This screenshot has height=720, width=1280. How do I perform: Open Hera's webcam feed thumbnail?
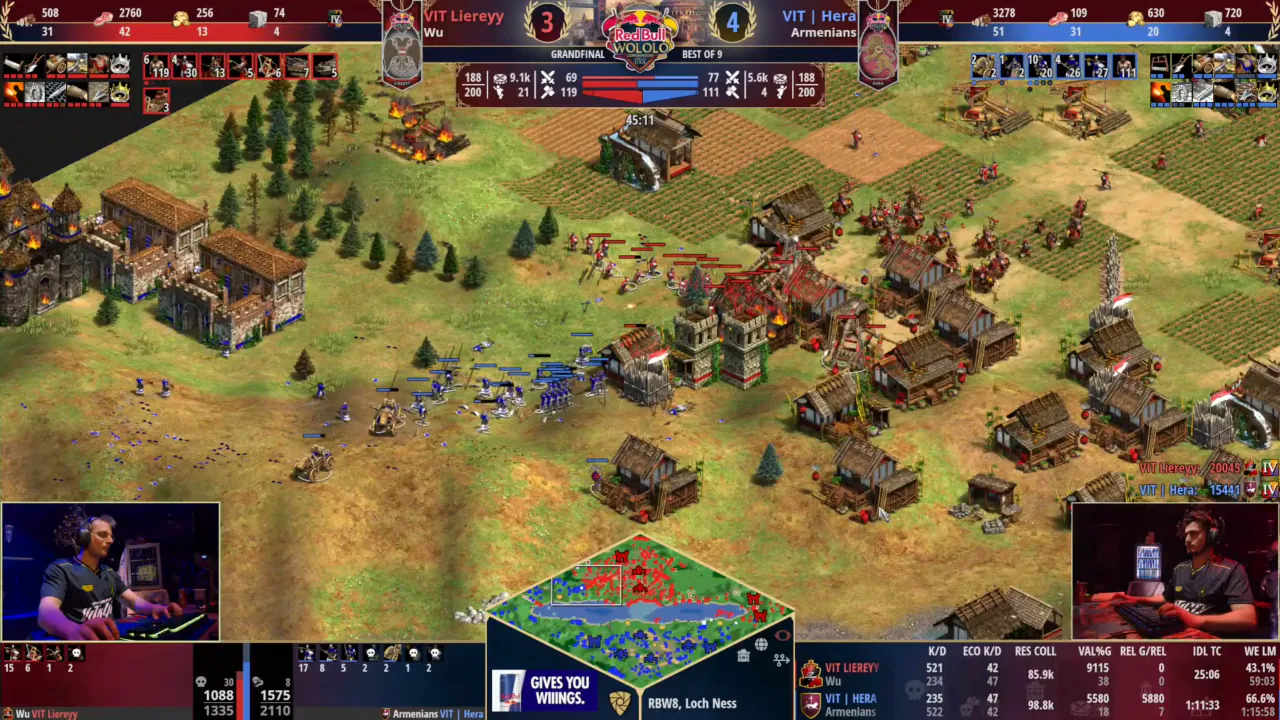point(1174,571)
